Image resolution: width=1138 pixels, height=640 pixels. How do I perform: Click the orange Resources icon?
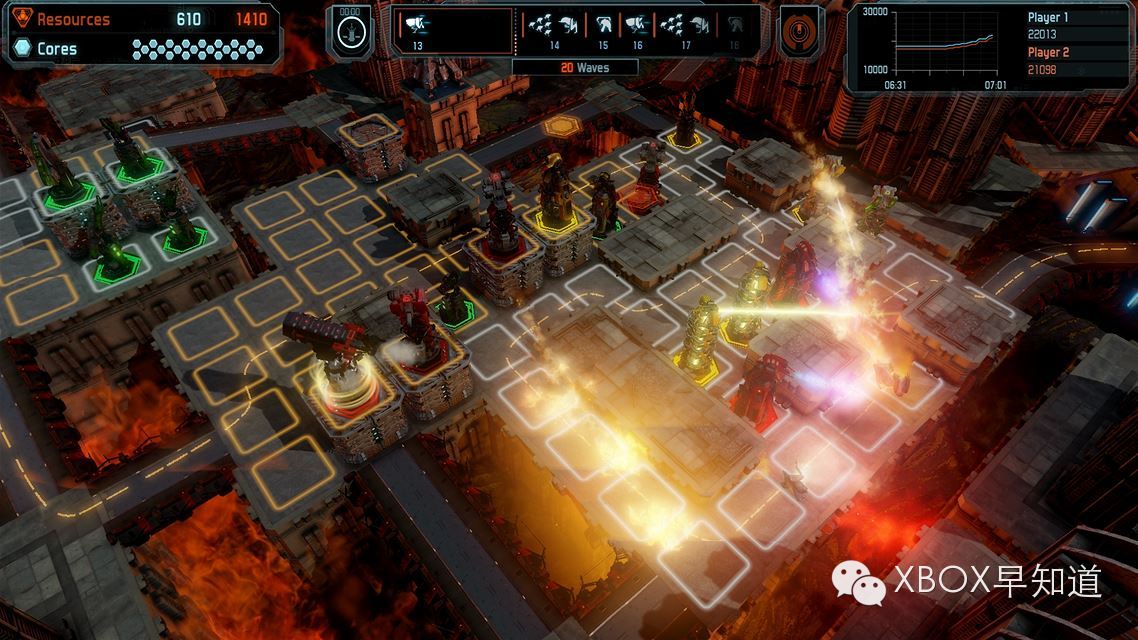click(22, 19)
